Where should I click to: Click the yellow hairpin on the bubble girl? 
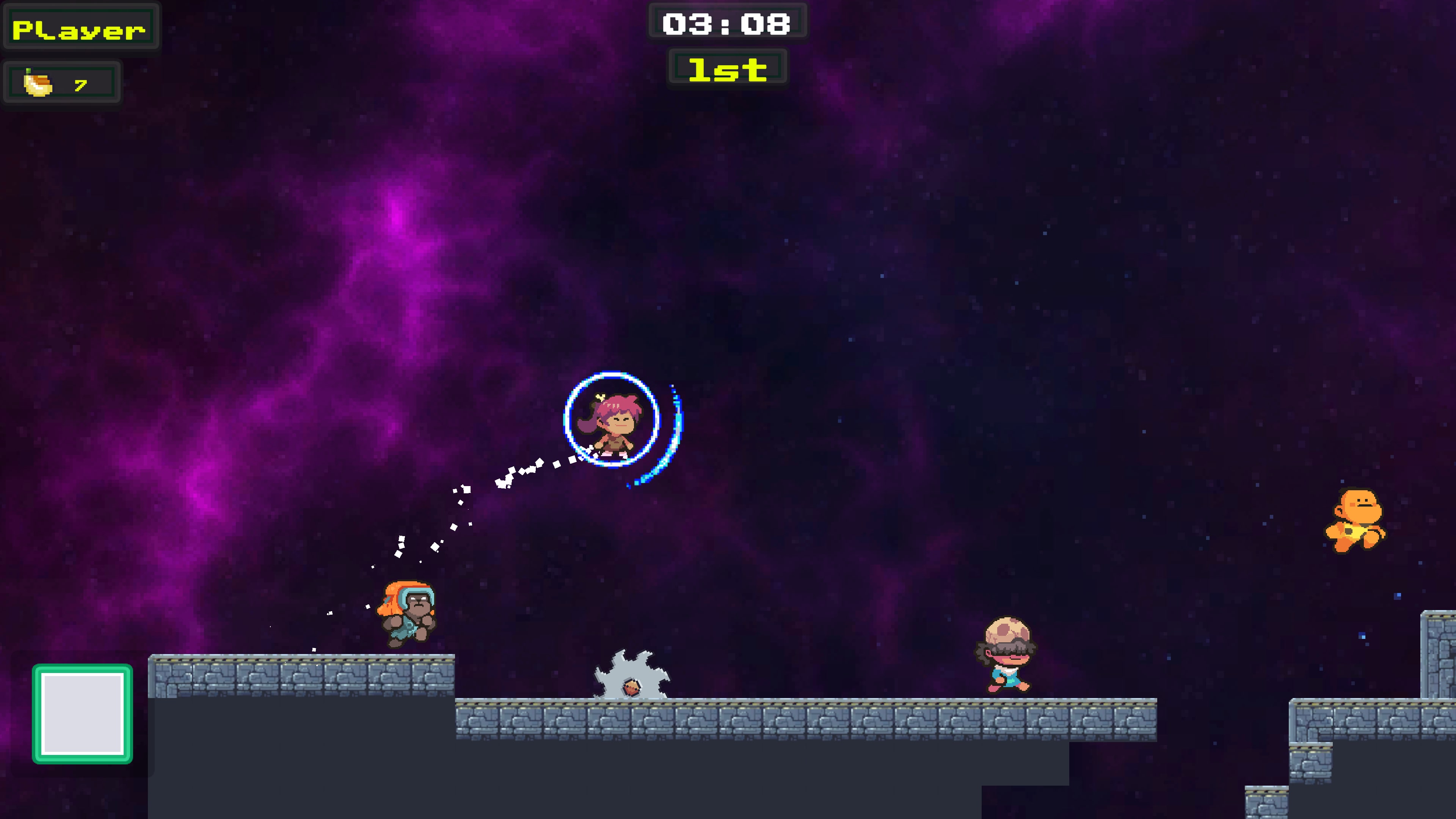pos(600,397)
